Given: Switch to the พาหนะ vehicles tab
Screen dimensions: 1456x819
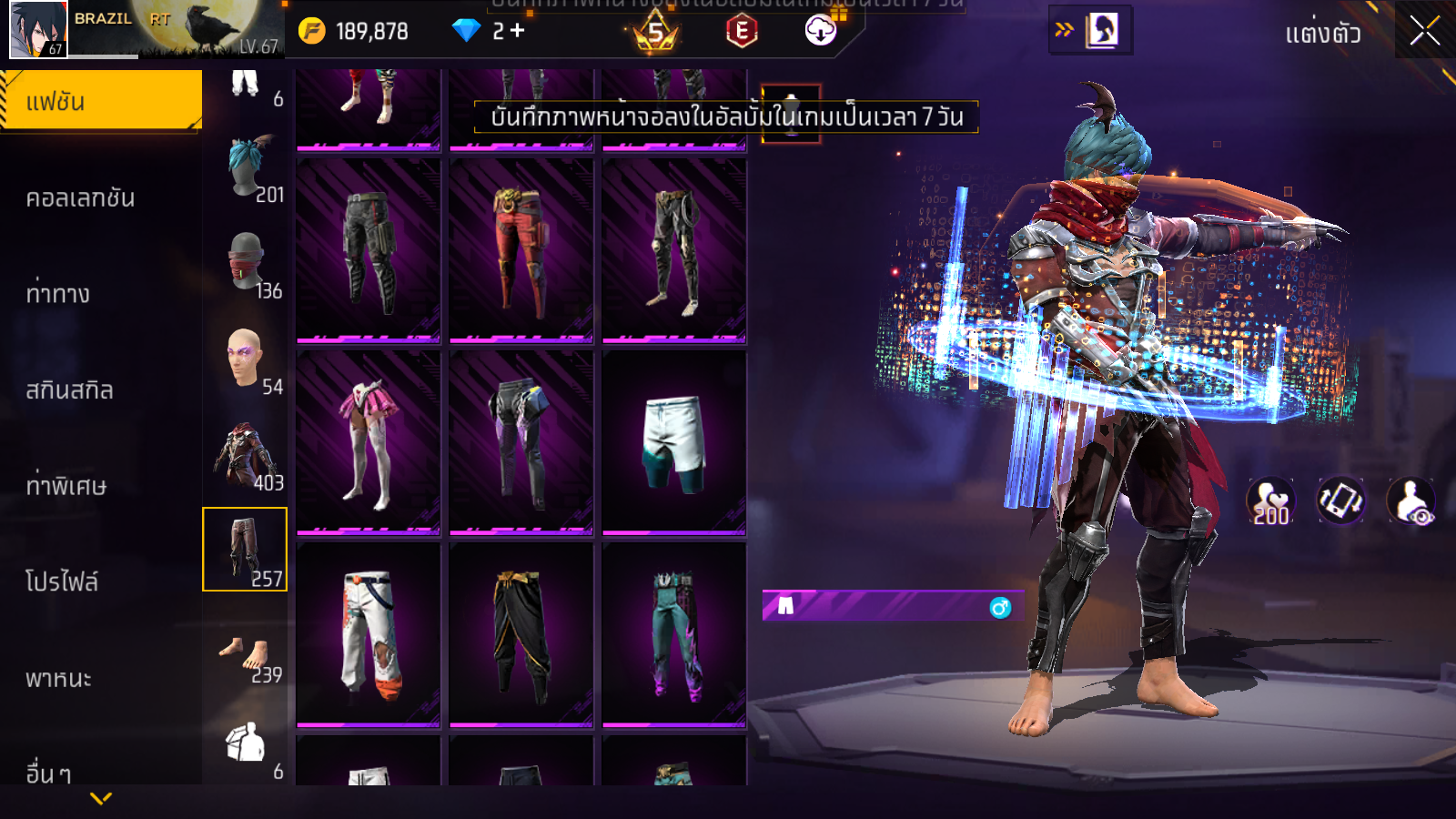Looking at the screenshot, I should point(59,679).
